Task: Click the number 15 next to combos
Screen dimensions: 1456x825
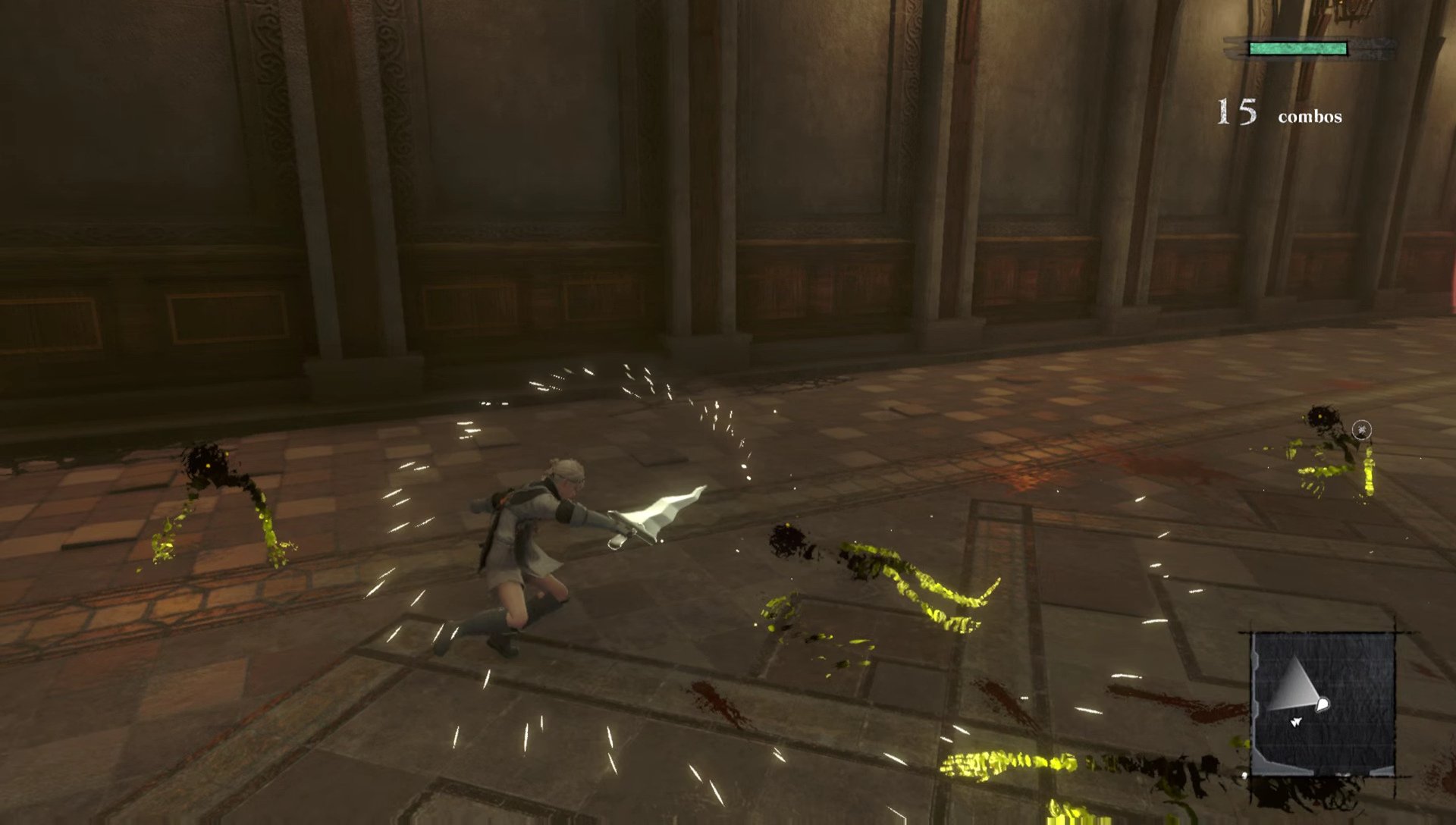Action: (x=1236, y=112)
